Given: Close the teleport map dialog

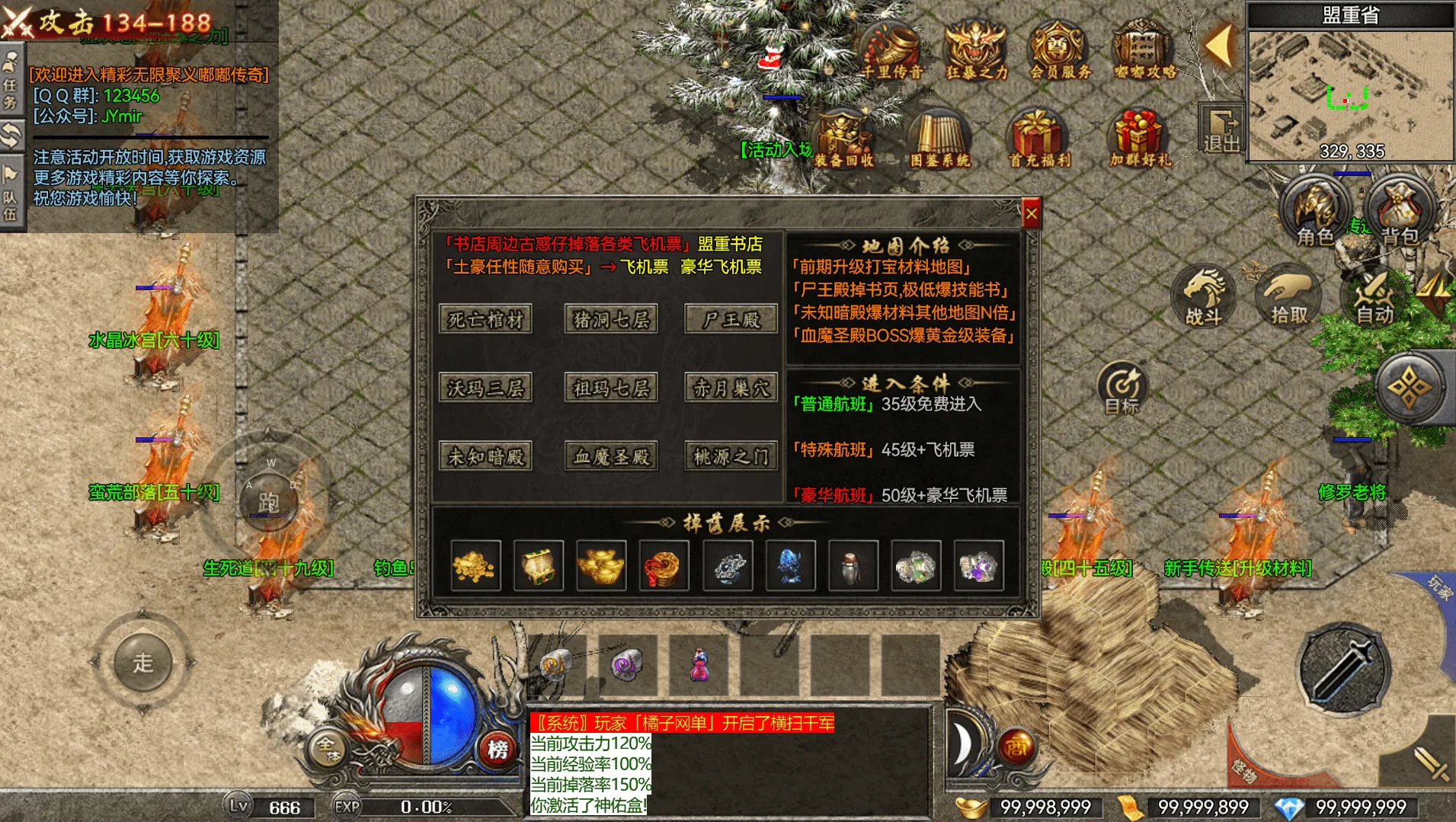Looking at the screenshot, I should coord(1031,215).
